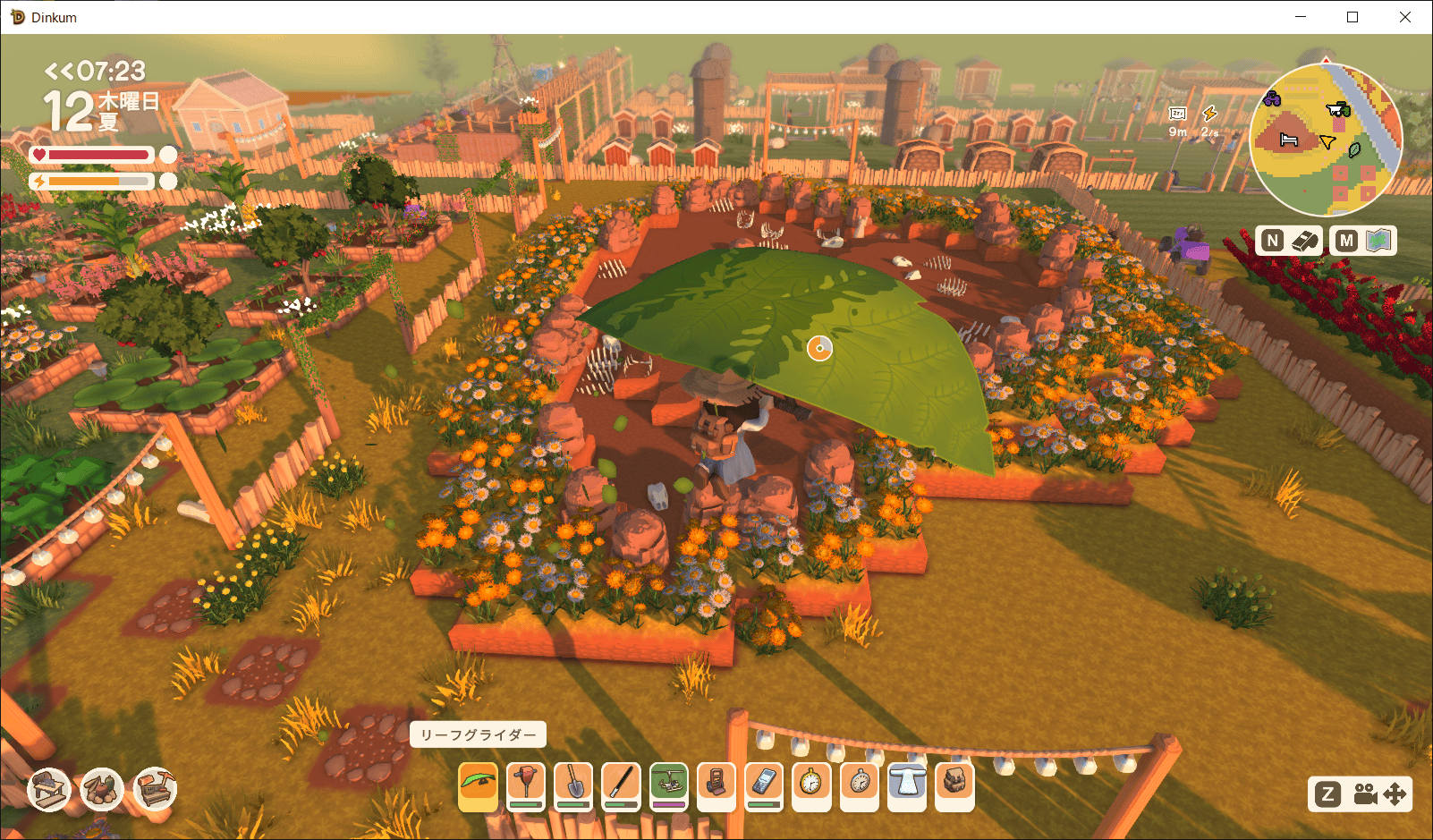Choose the gold stopwatch slot
Screen dimensions: 1433x840
(811, 785)
